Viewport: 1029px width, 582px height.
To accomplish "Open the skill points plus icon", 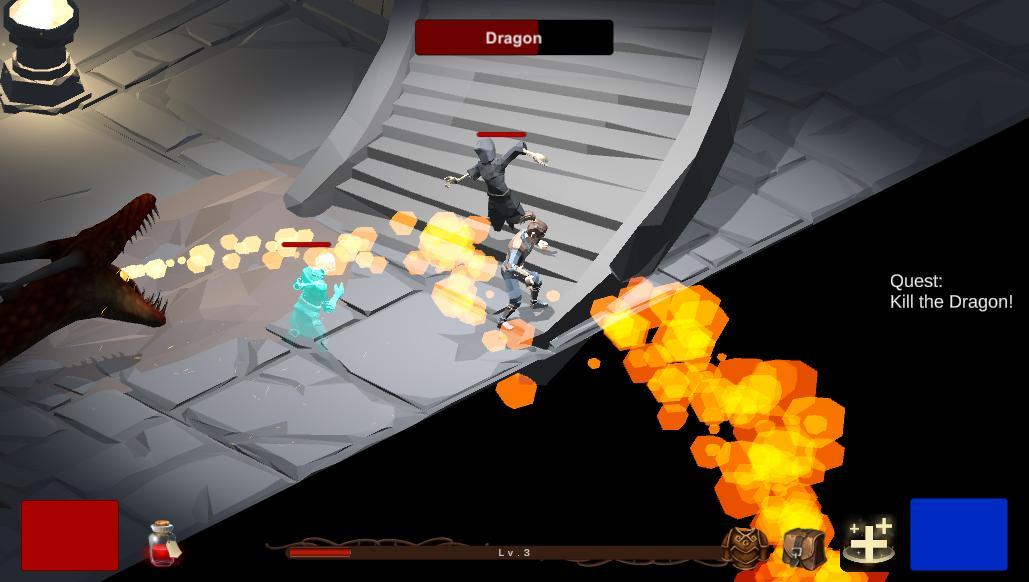I will point(867,541).
